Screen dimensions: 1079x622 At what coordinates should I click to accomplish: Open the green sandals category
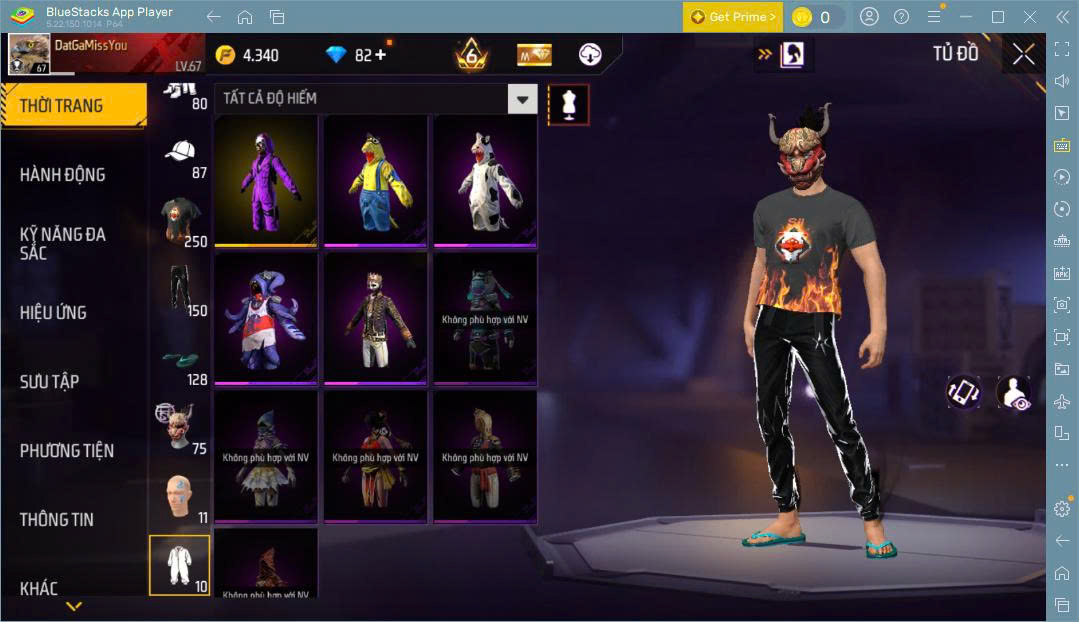pos(180,360)
